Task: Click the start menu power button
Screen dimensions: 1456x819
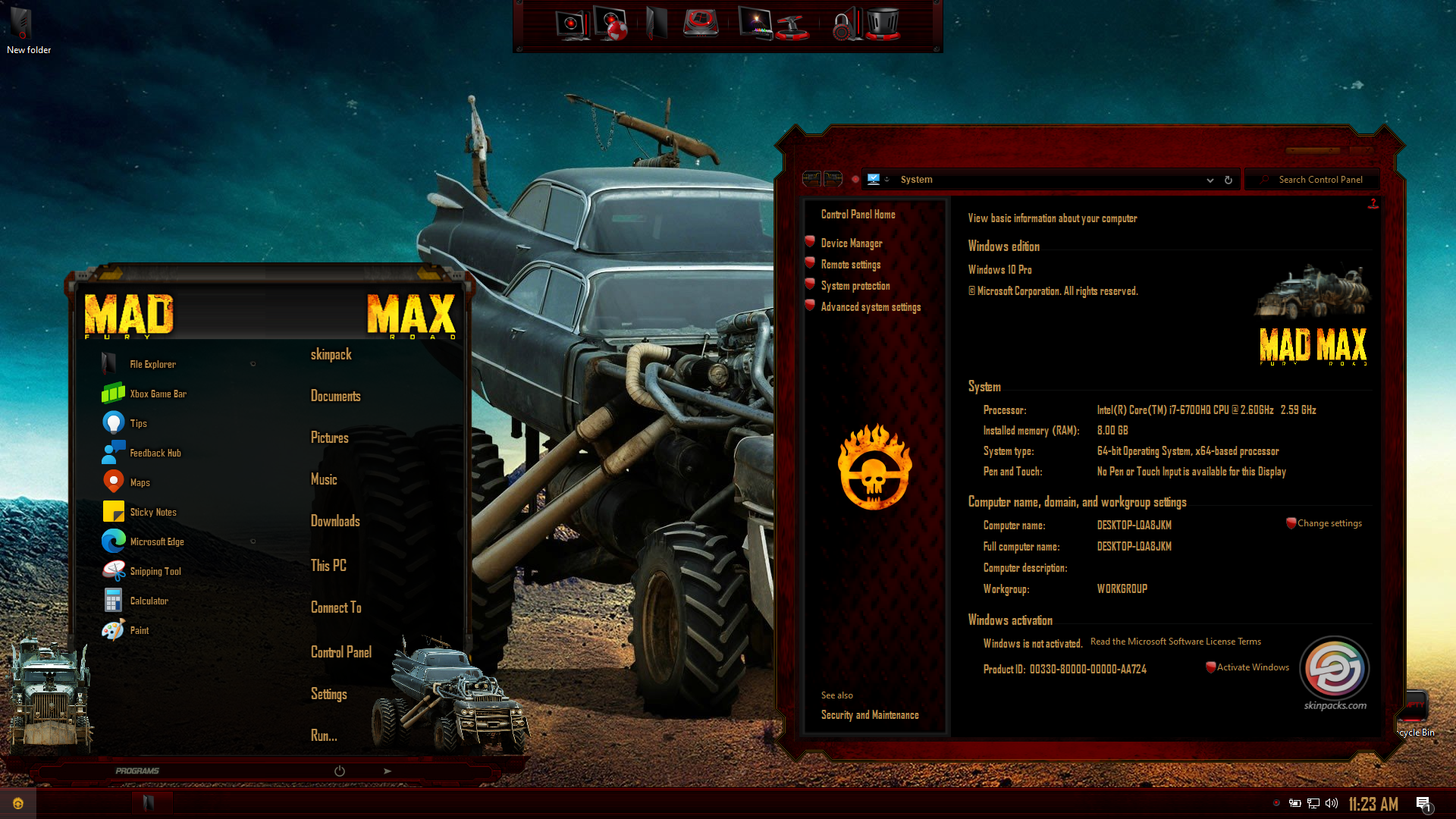Action: tap(340, 771)
